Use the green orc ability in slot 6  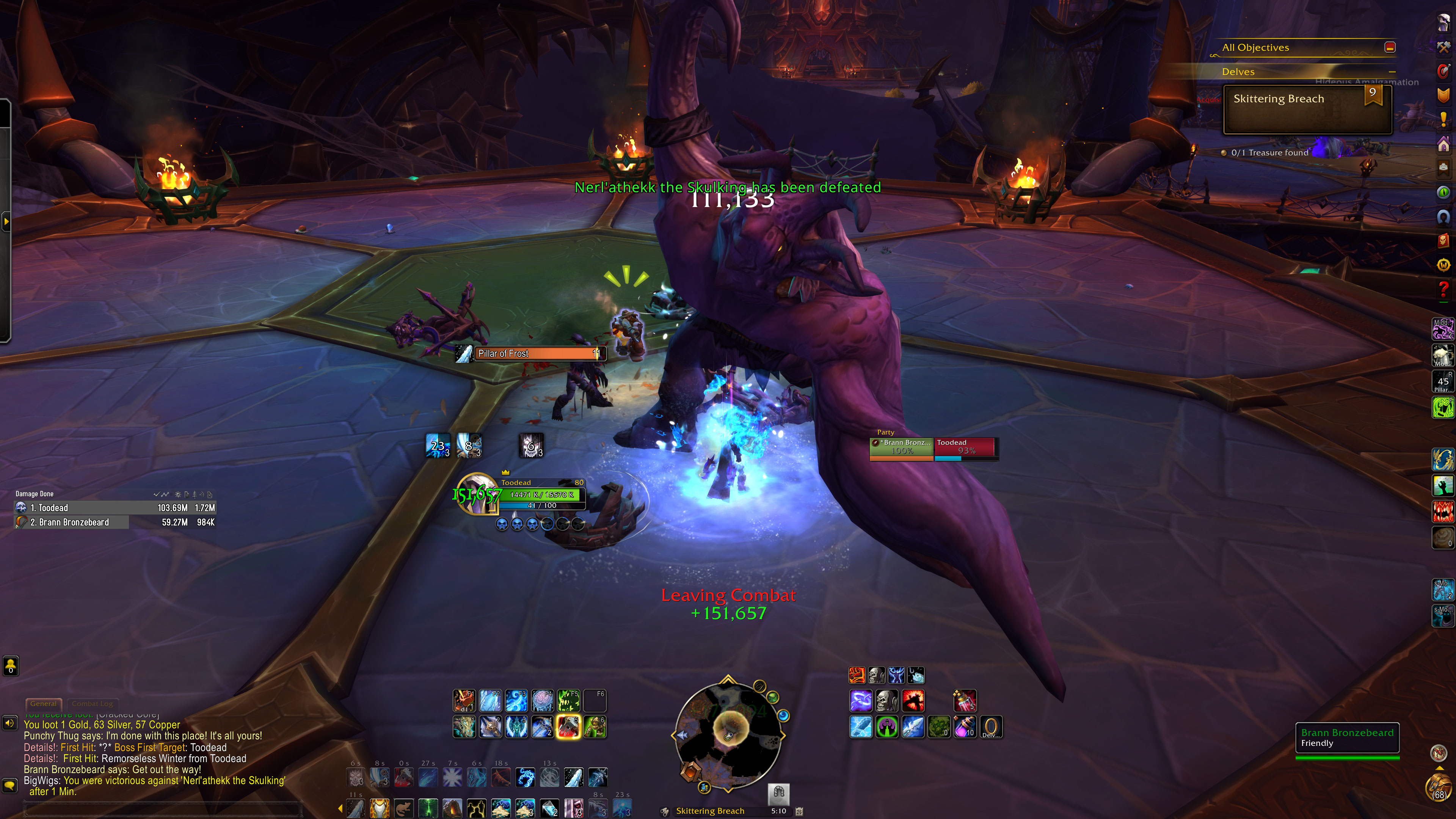click(595, 727)
